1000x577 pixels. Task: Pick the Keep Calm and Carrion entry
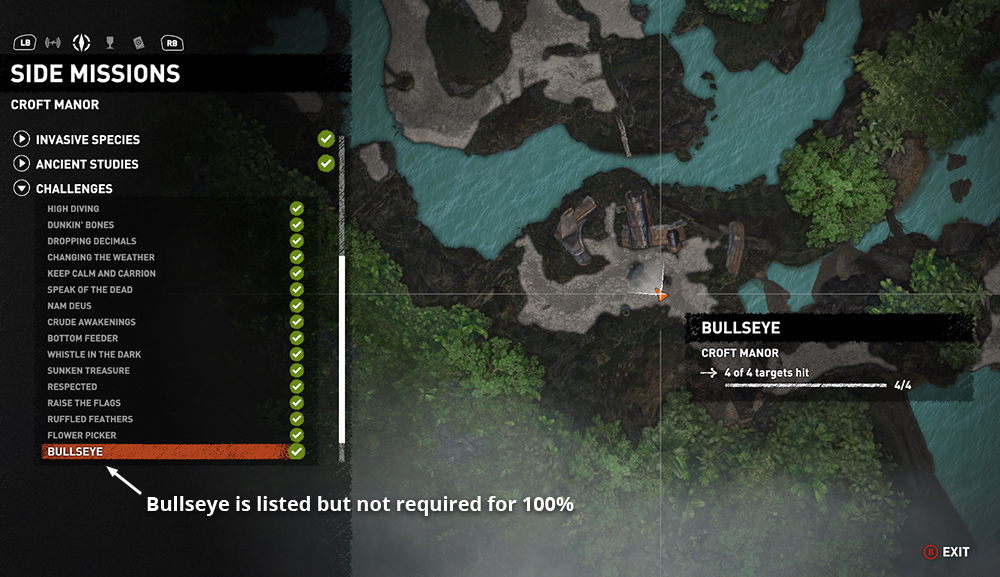101,273
